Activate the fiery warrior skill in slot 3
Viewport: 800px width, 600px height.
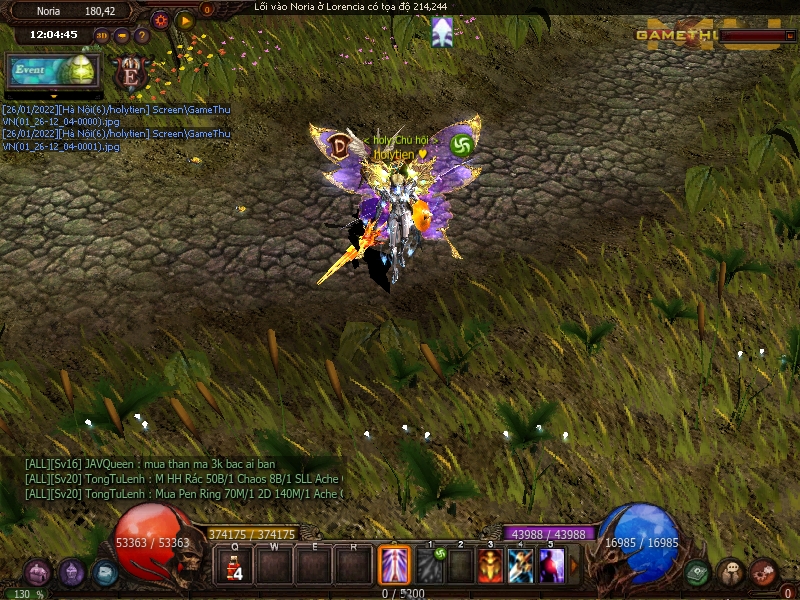pos(490,566)
